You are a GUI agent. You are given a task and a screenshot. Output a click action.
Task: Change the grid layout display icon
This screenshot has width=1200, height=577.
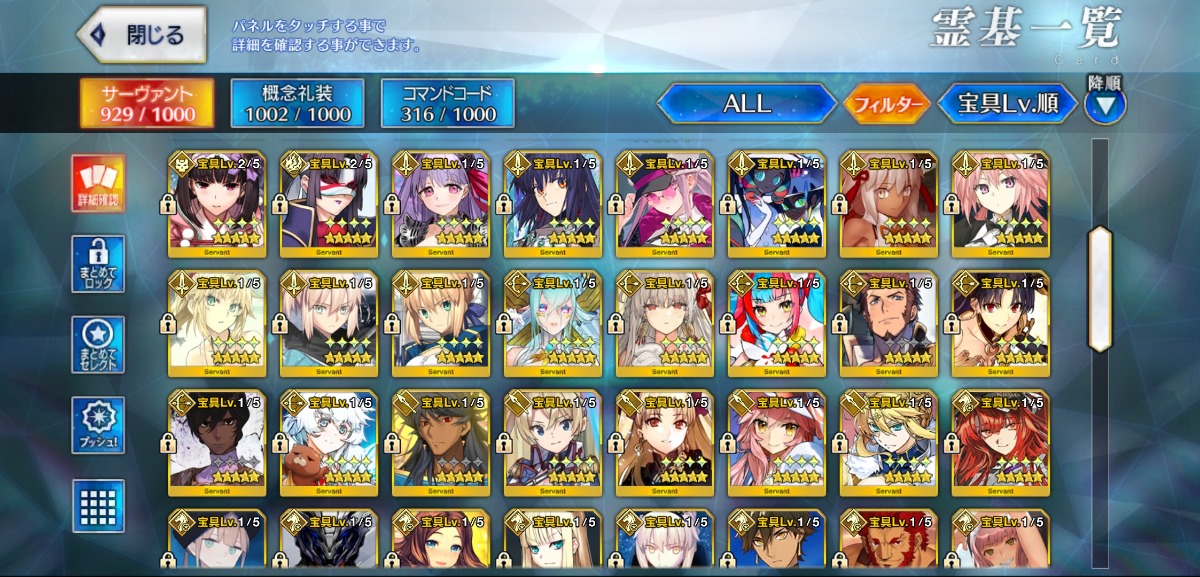(x=98, y=505)
